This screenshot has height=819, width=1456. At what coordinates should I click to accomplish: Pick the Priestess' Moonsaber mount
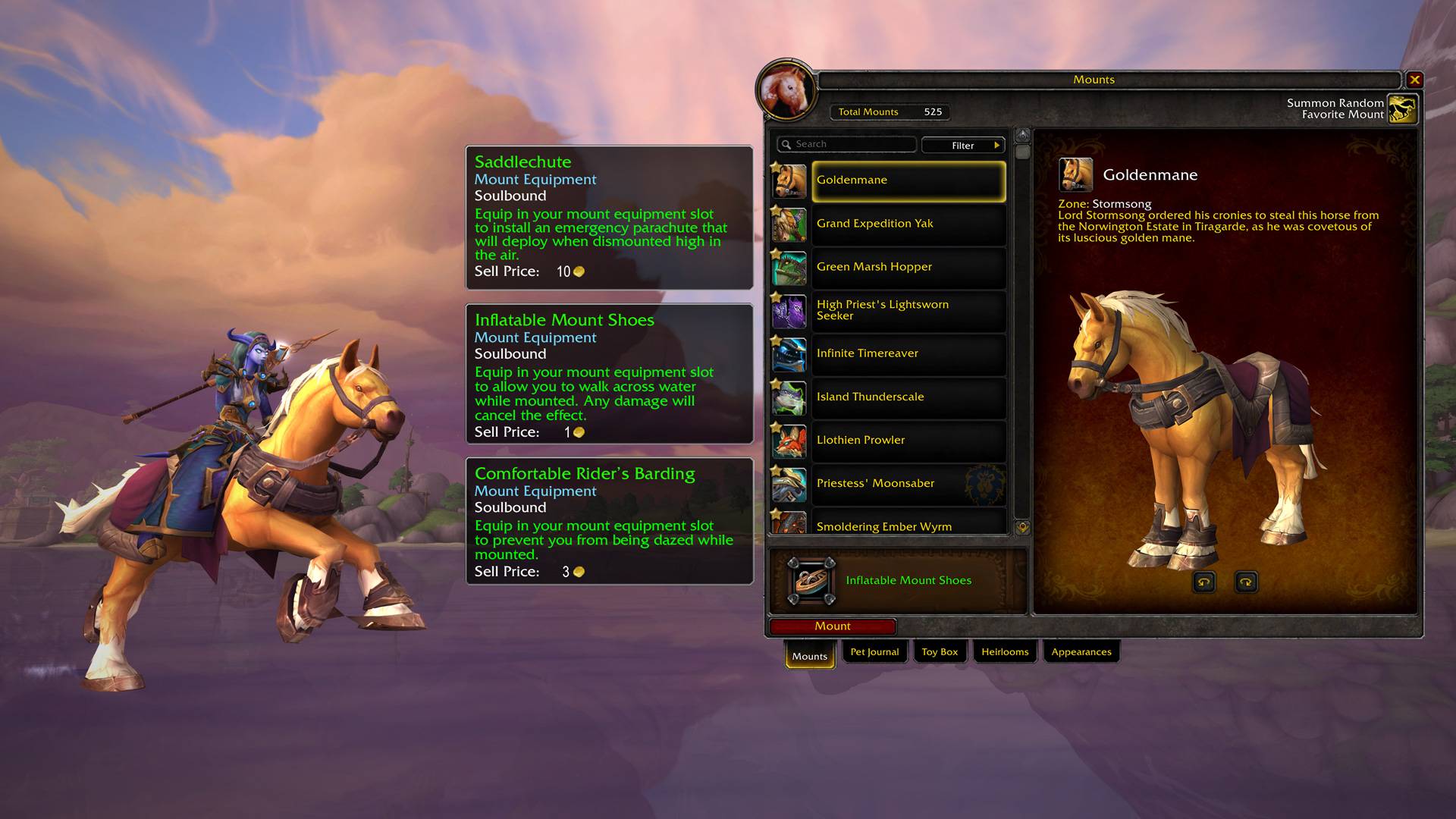point(908,483)
